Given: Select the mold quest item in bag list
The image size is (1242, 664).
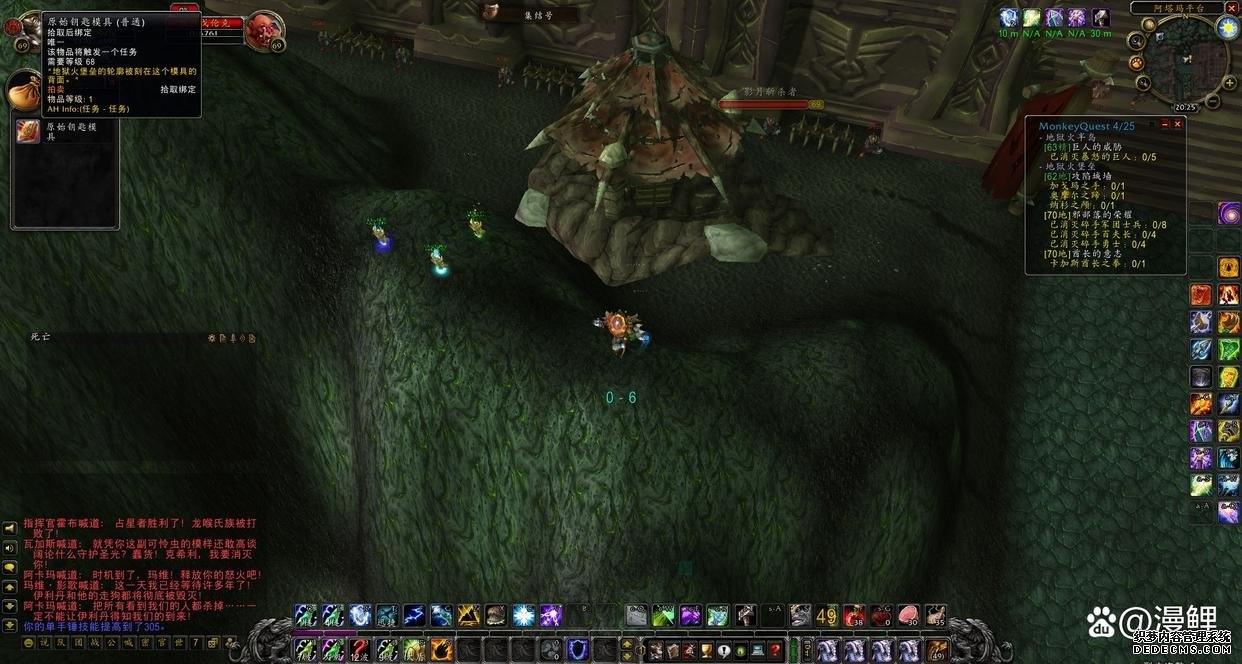Looking at the screenshot, I should [28, 131].
